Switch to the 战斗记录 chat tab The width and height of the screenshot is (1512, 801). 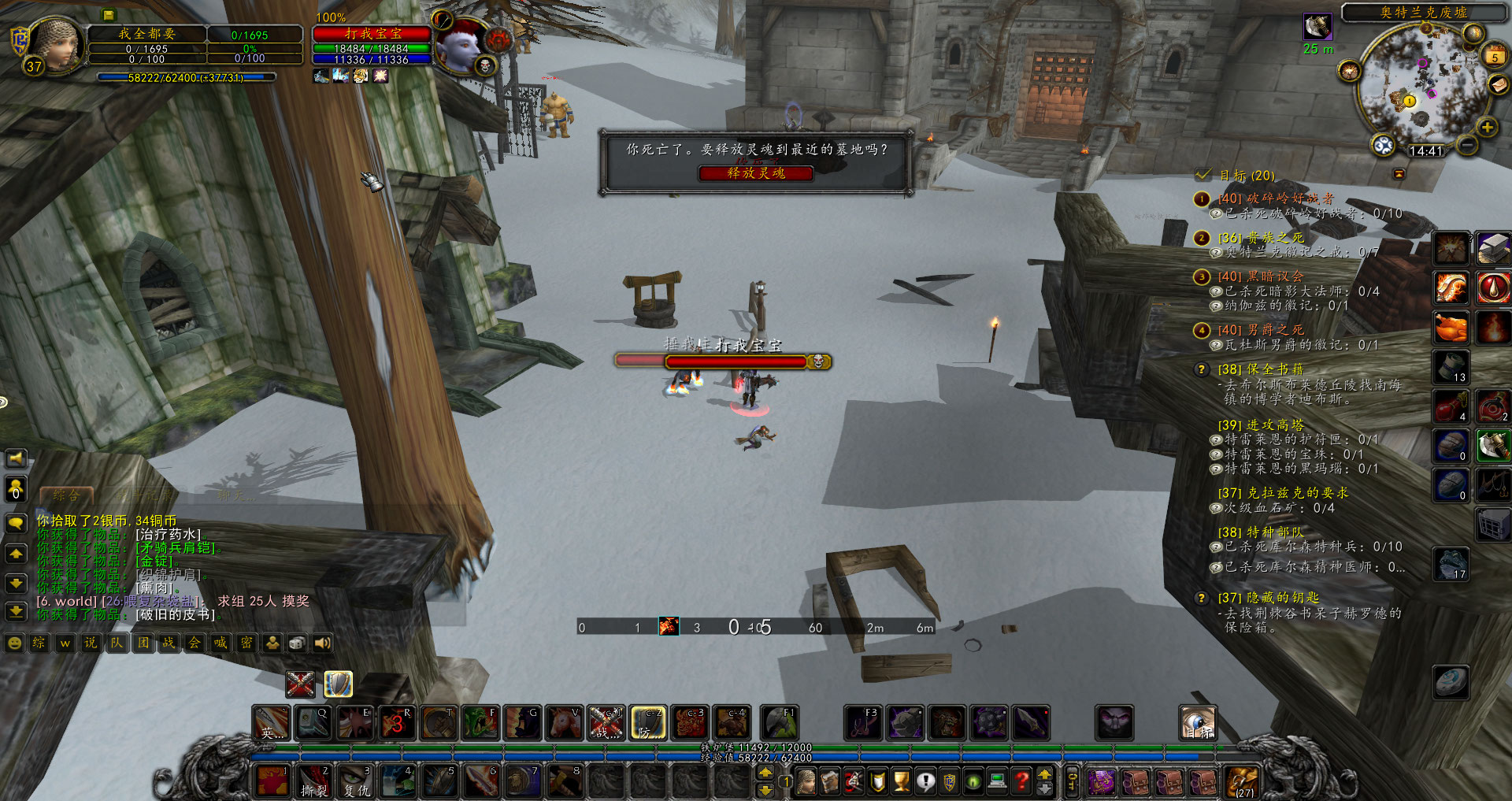(x=144, y=495)
